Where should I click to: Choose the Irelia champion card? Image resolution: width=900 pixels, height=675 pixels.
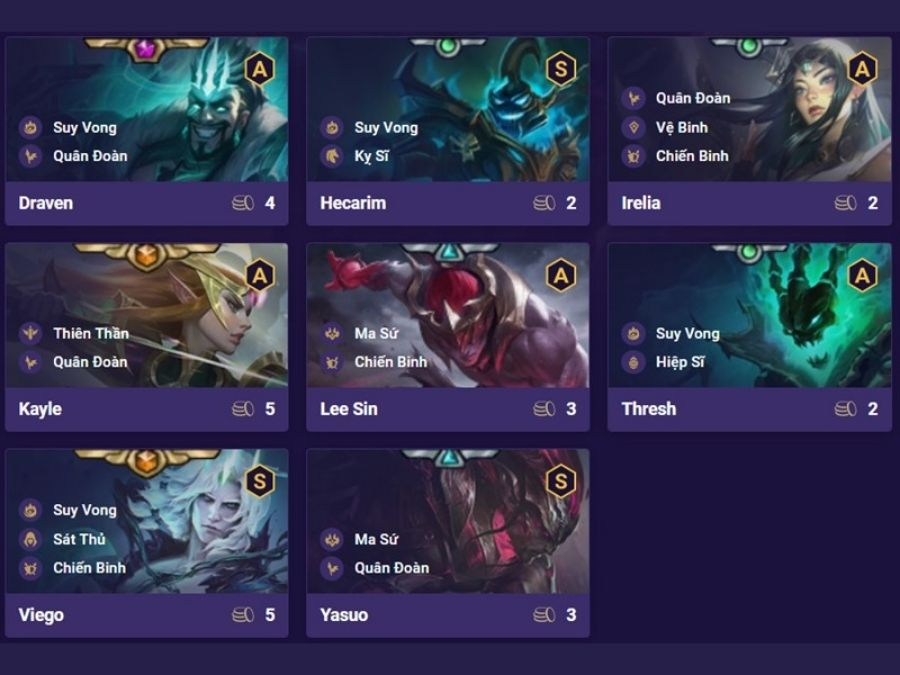pos(749,130)
